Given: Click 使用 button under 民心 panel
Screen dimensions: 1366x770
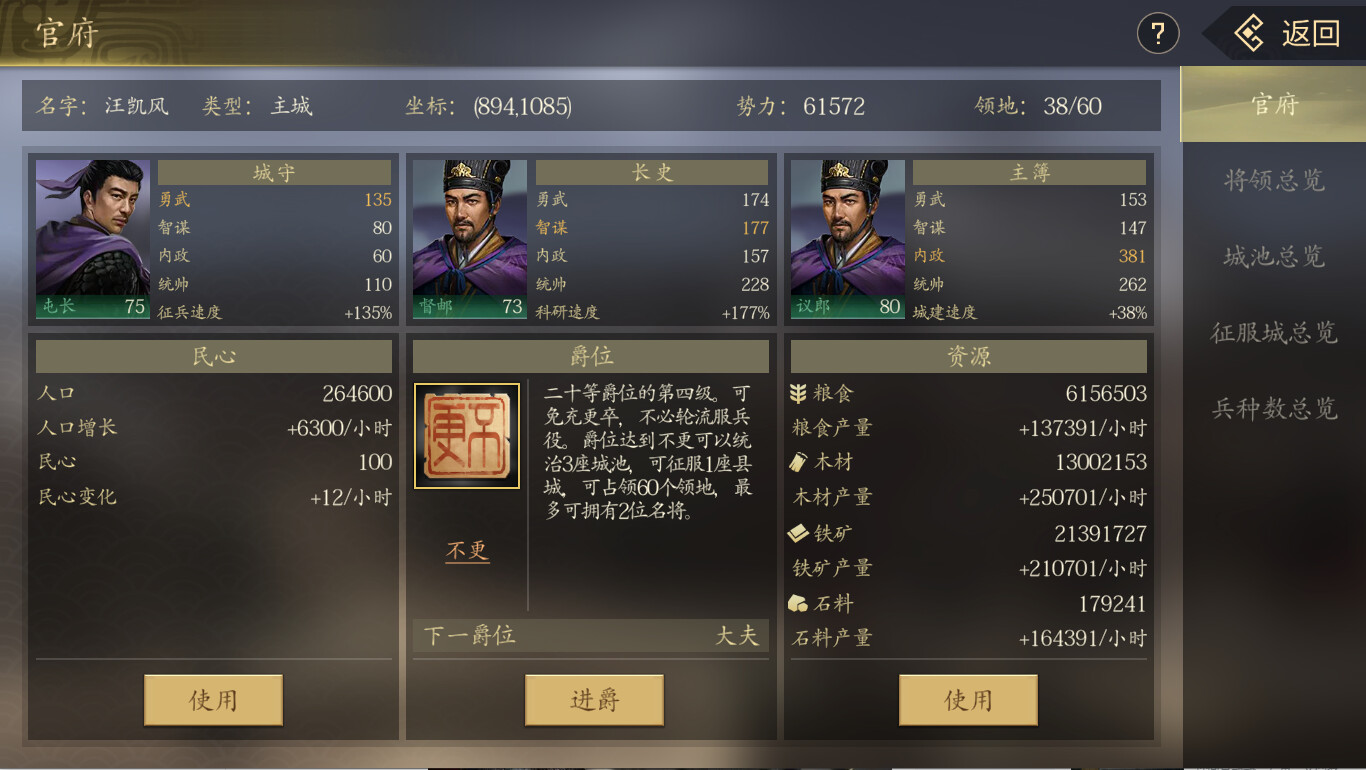Looking at the screenshot, I should [x=212, y=700].
